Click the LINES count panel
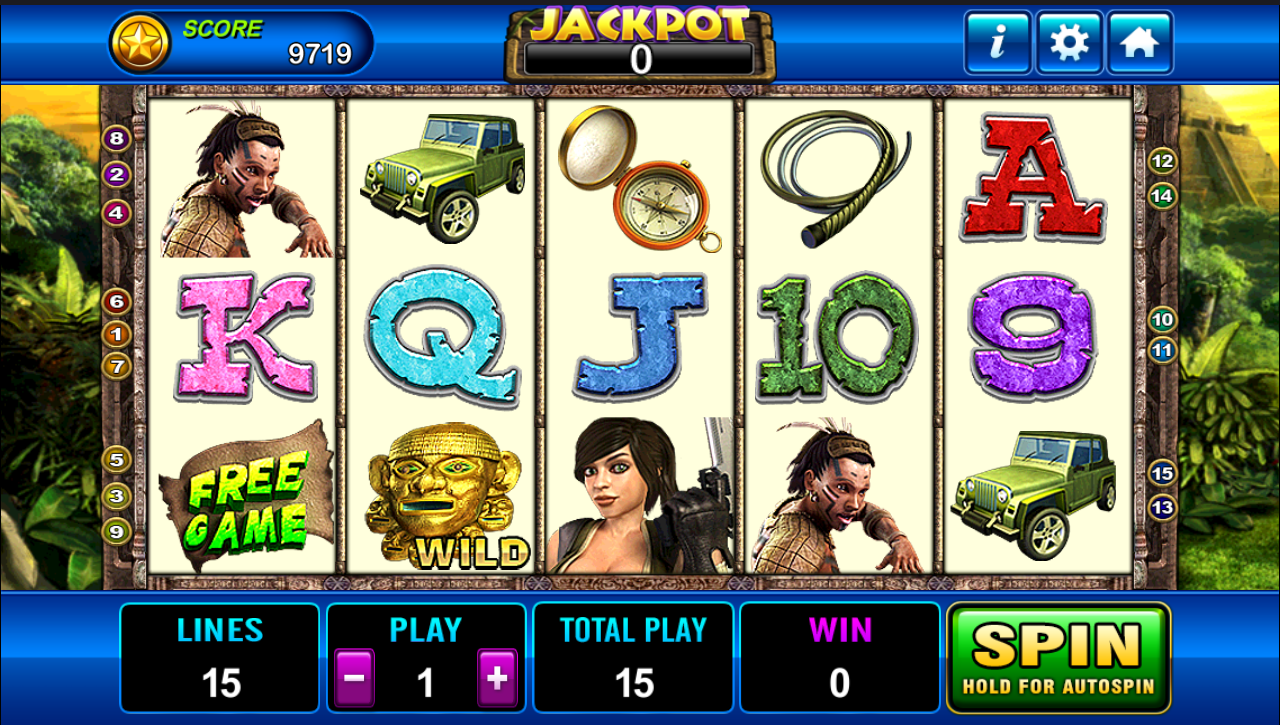This screenshot has height=725, width=1280. point(220,657)
